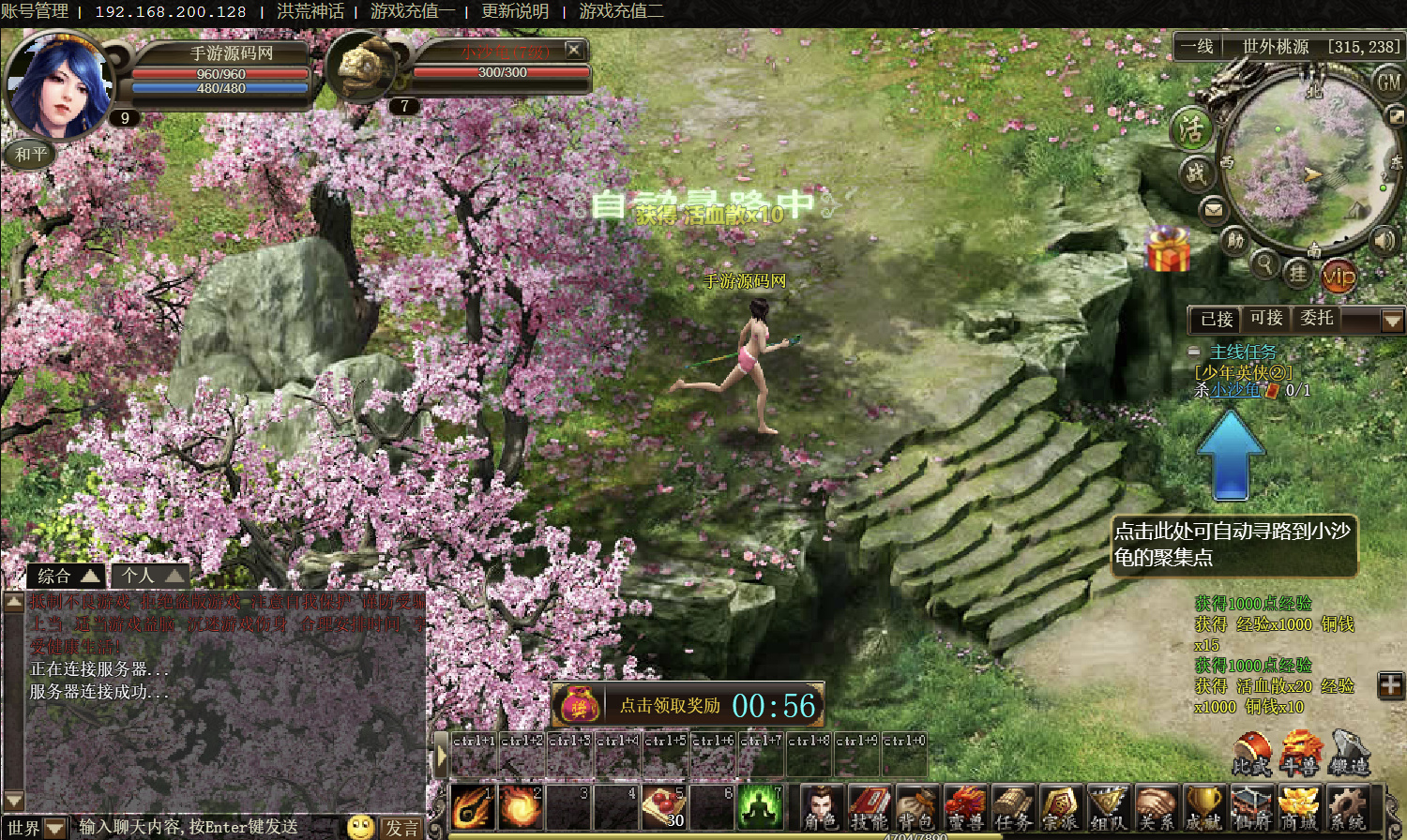Open the red gift box icon
This screenshot has height=840, width=1407.
pyautogui.click(x=1169, y=250)
